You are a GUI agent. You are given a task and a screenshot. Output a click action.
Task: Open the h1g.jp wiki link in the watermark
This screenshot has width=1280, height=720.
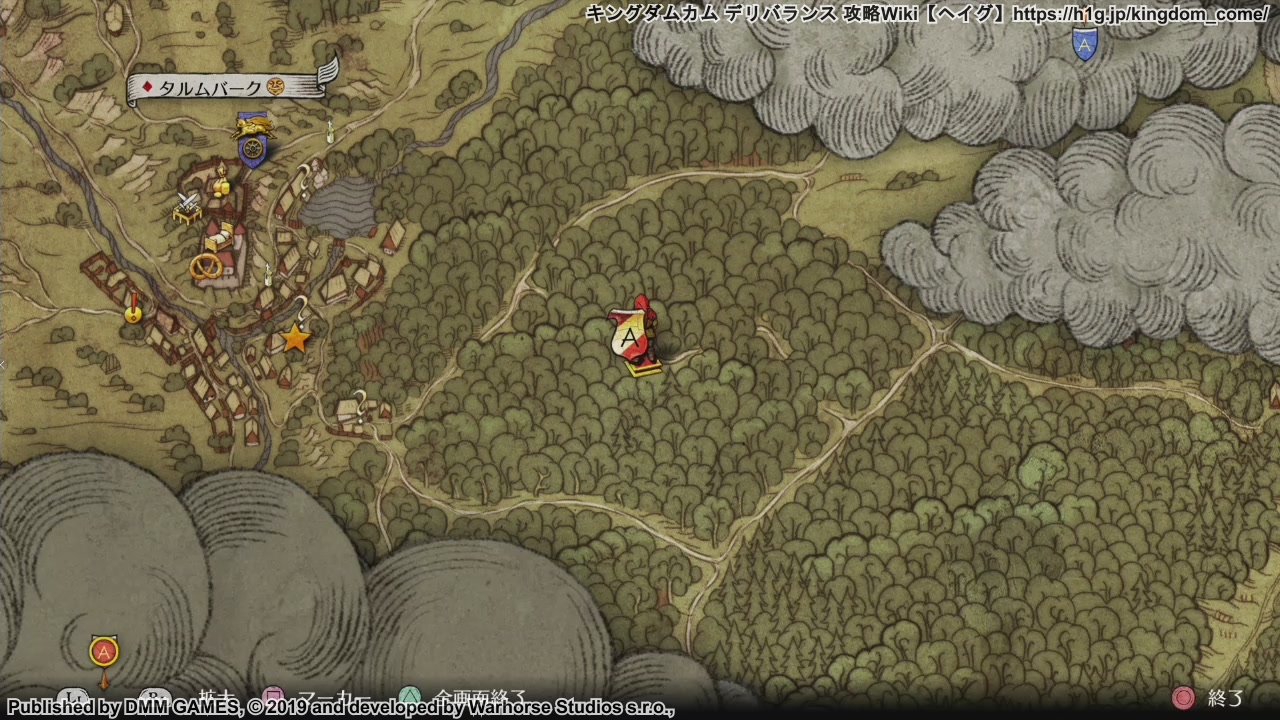1140,14
